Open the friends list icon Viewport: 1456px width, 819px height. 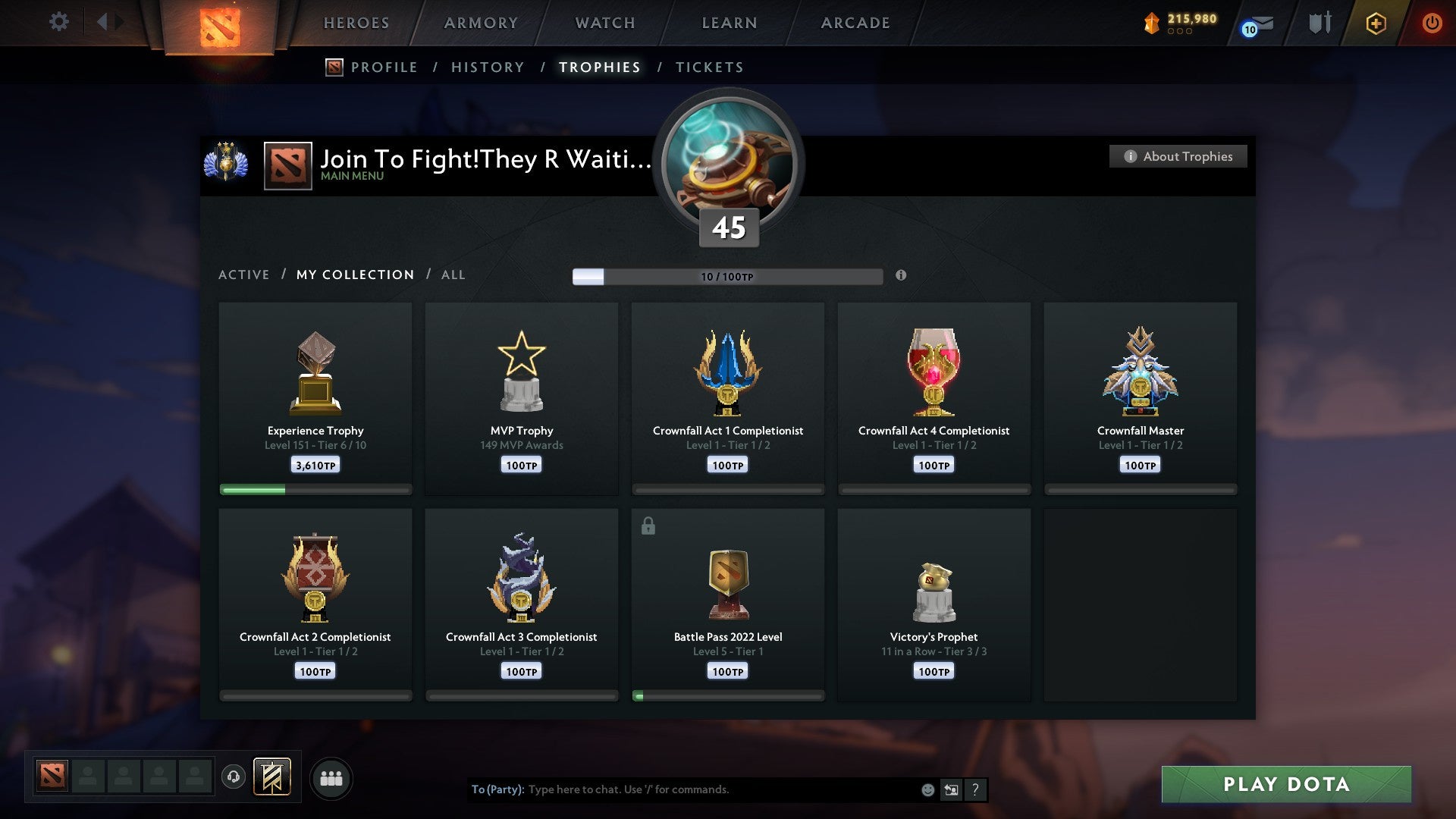click(331, 777)
